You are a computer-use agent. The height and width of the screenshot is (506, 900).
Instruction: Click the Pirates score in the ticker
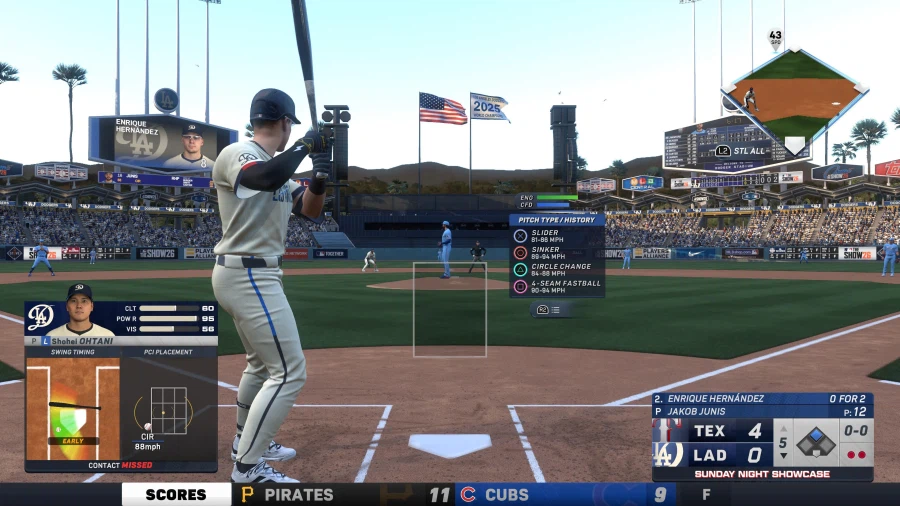tap(440, 494)
